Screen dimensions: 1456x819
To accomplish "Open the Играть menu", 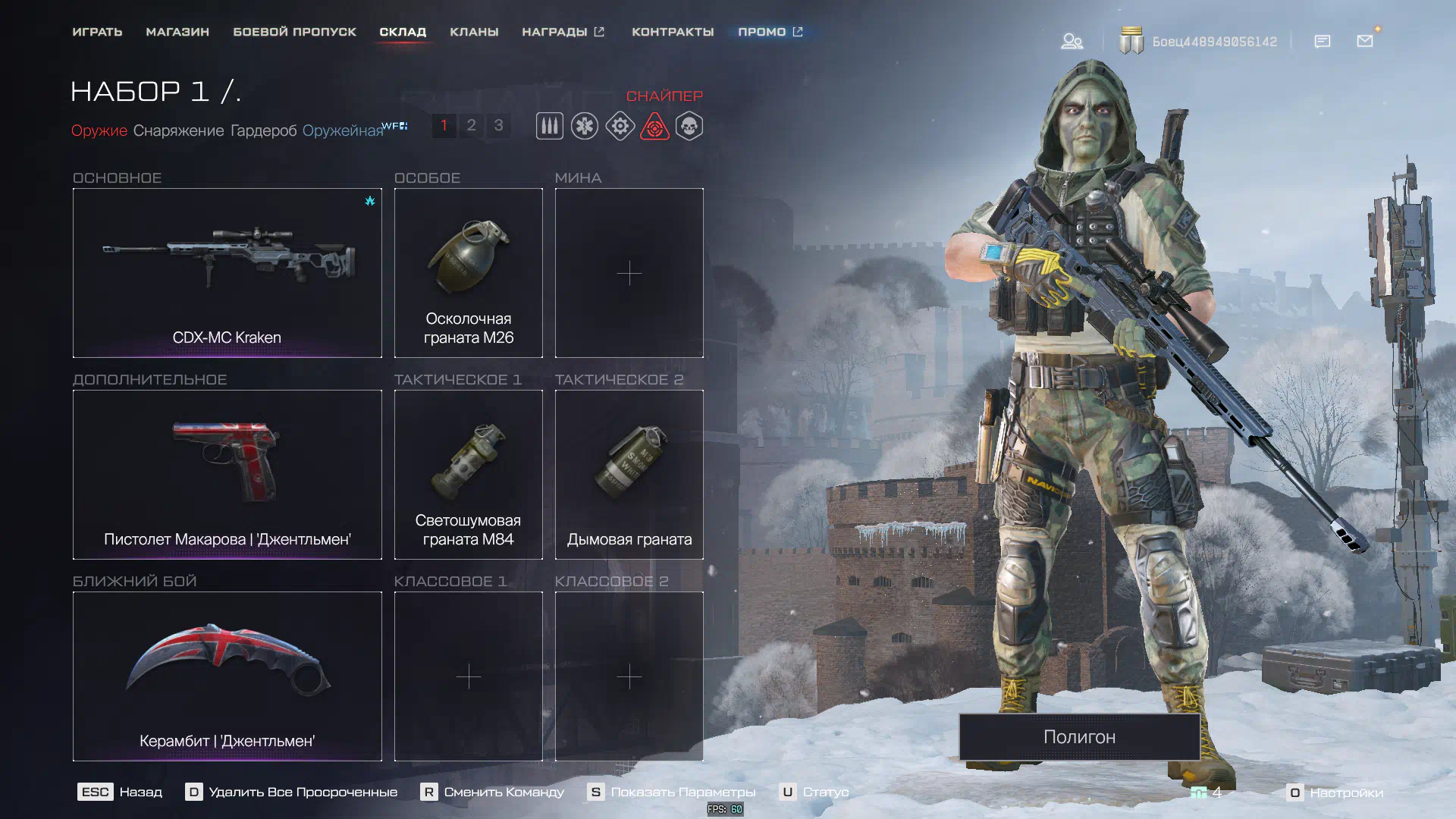I will 97,32.
